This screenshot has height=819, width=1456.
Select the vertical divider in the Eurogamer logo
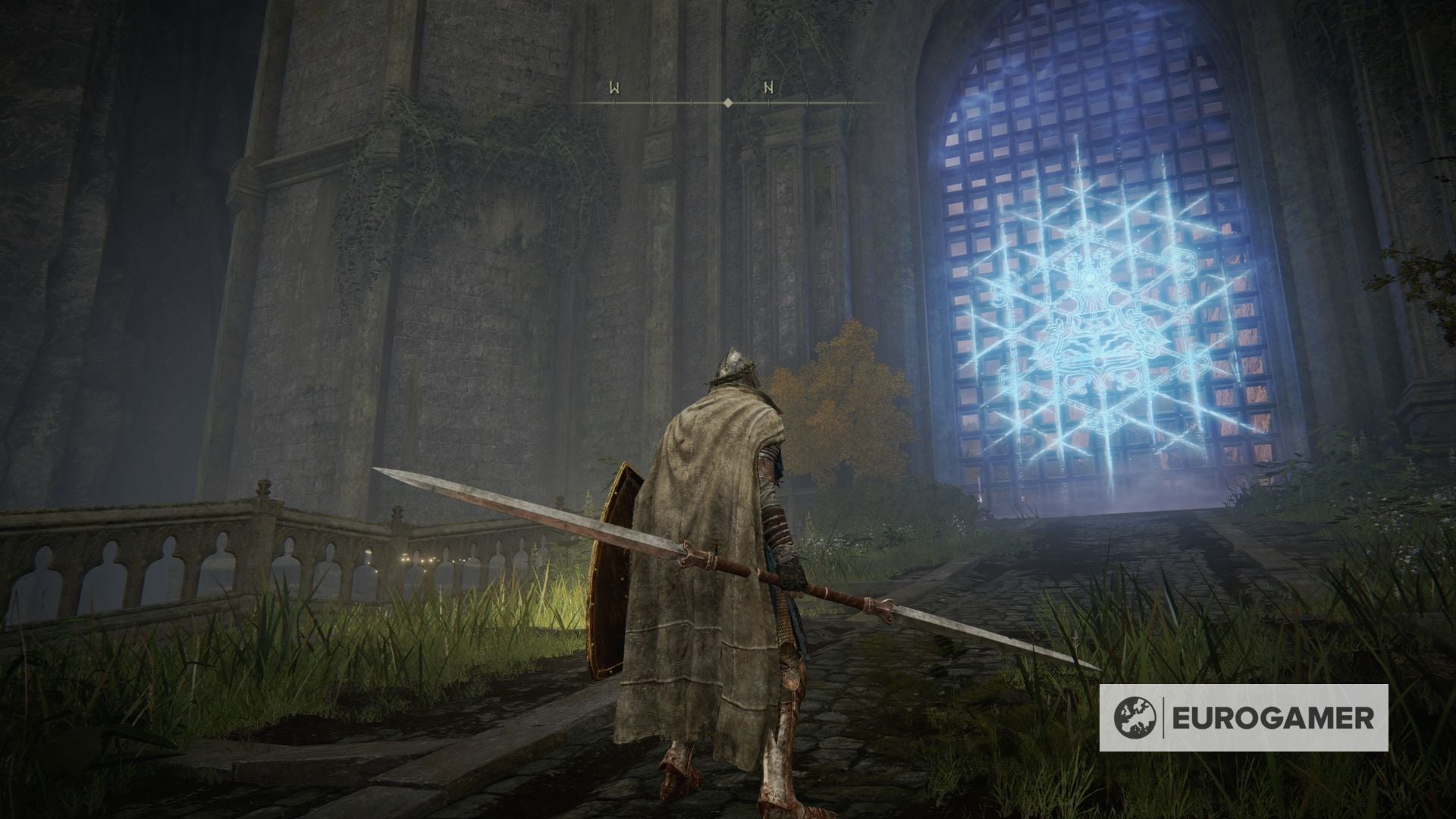tap(1164, 718)
